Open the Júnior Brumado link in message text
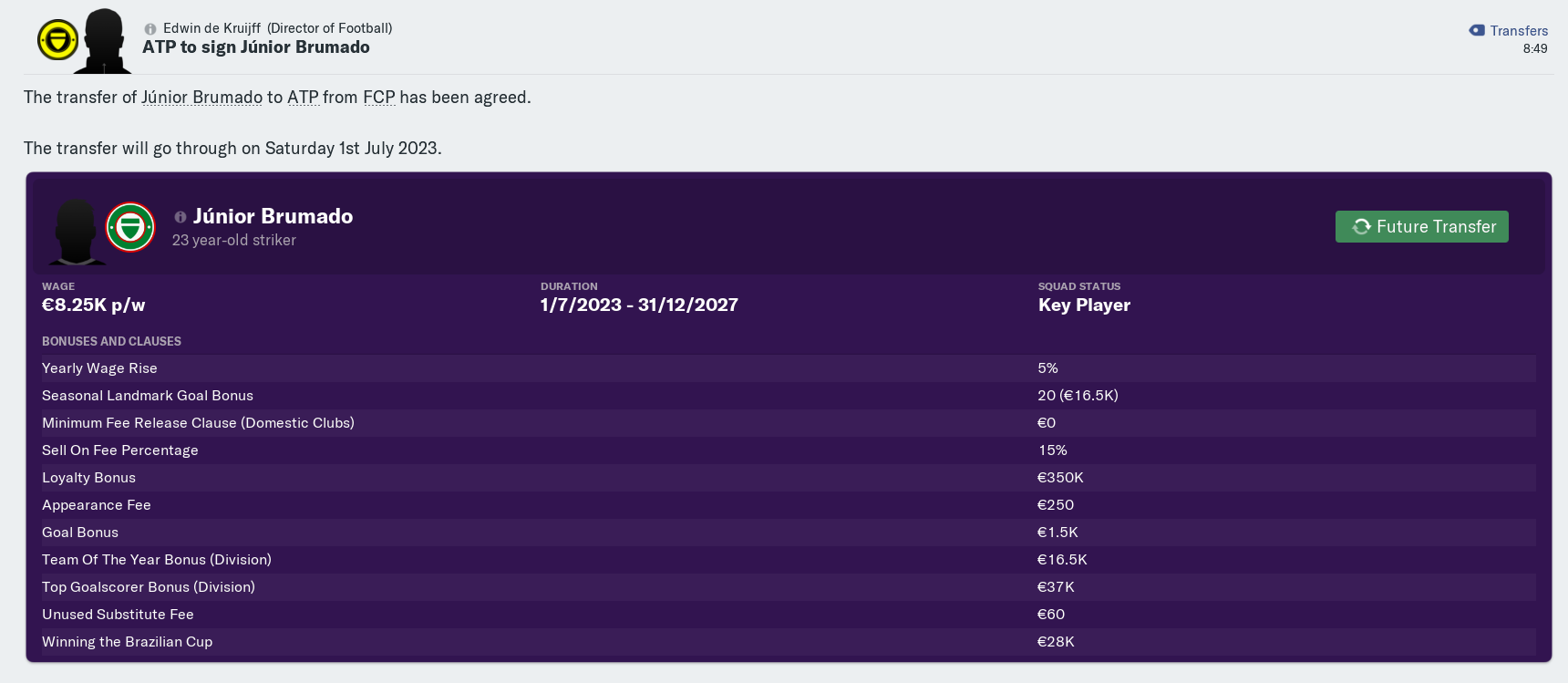 pyautogui.click(x=201, y=97)
